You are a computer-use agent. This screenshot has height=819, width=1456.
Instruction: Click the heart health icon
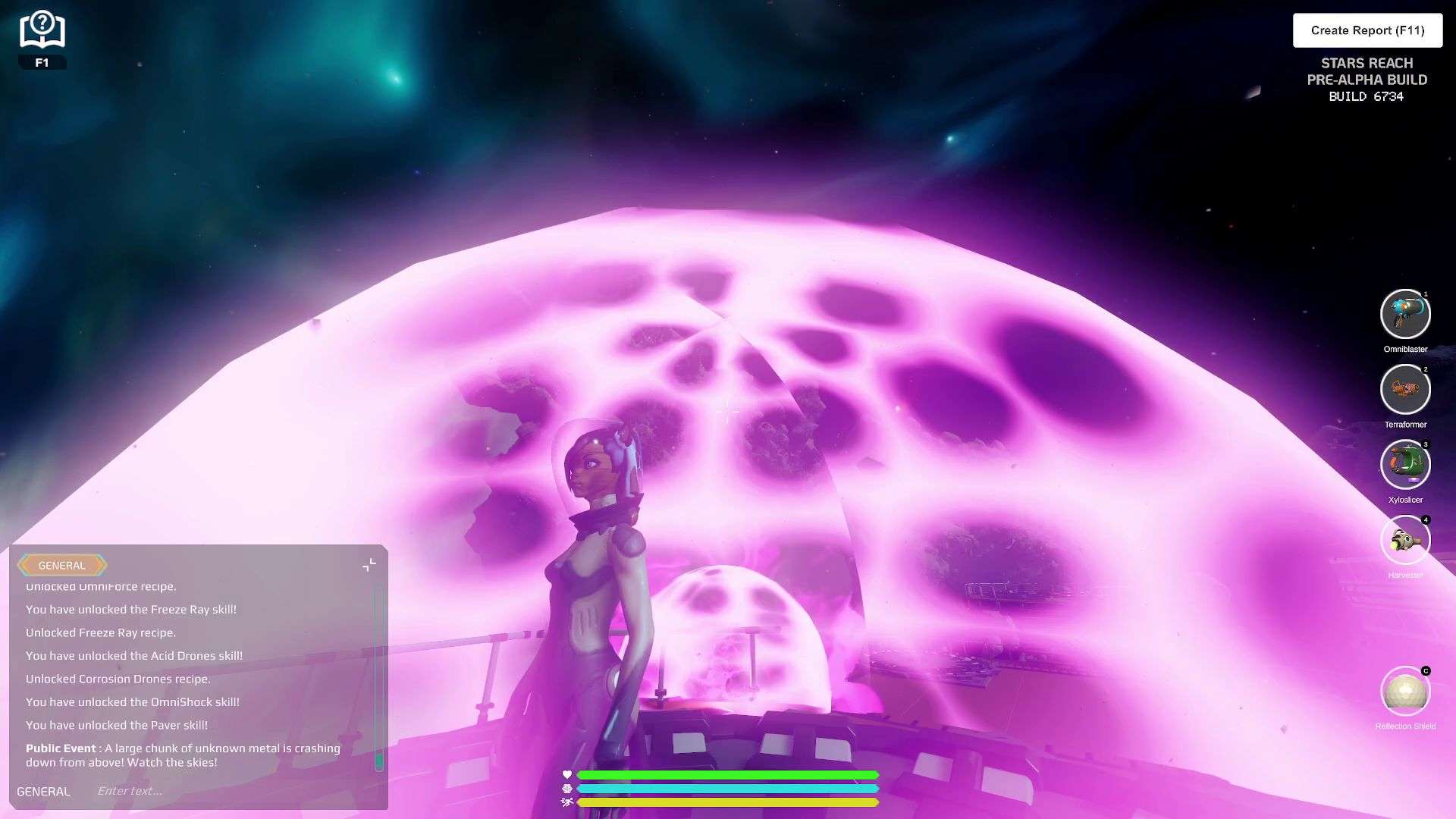point(568,775)
